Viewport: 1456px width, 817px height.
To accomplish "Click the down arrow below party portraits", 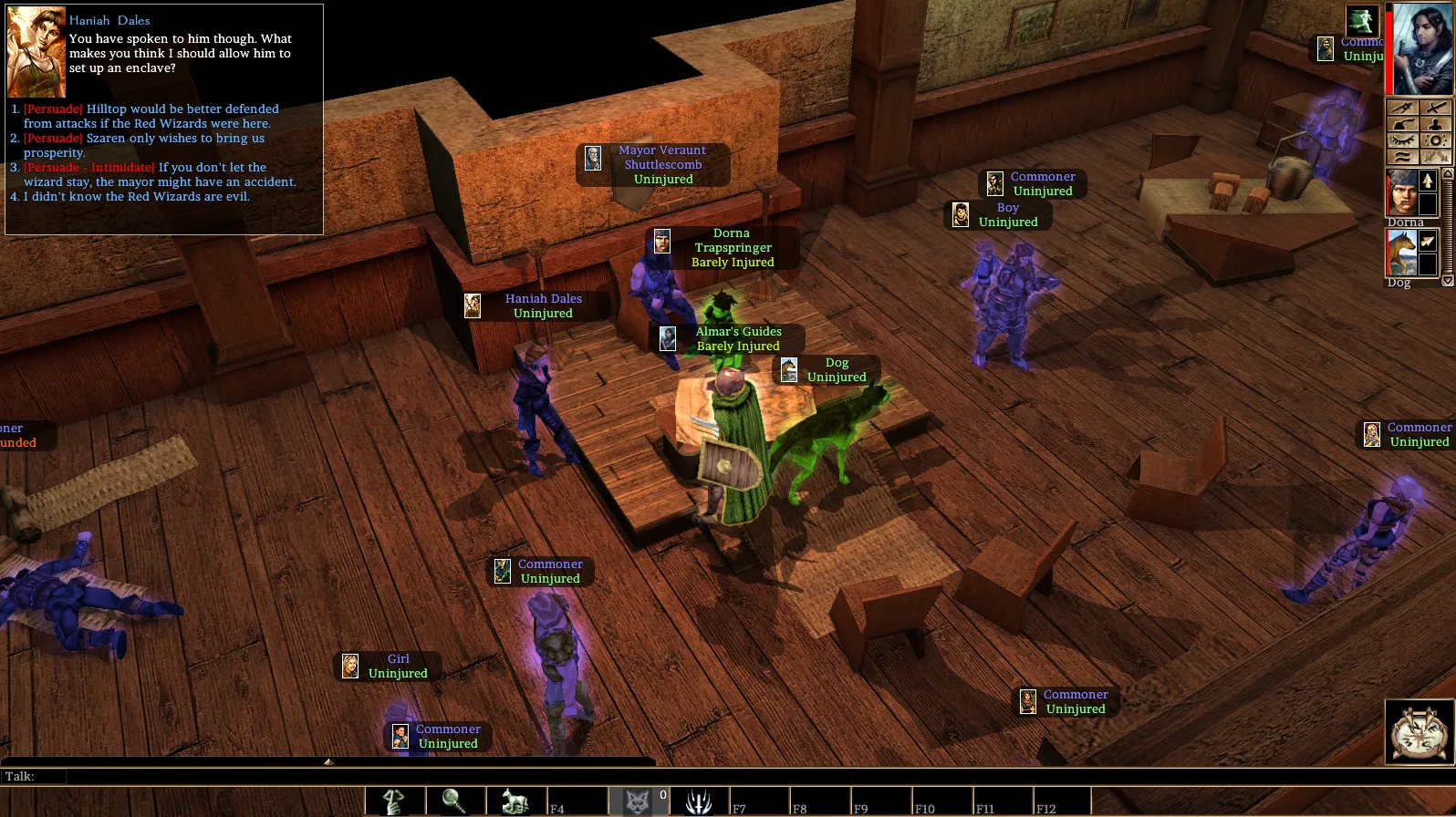I will click(x=1447, y=281).
